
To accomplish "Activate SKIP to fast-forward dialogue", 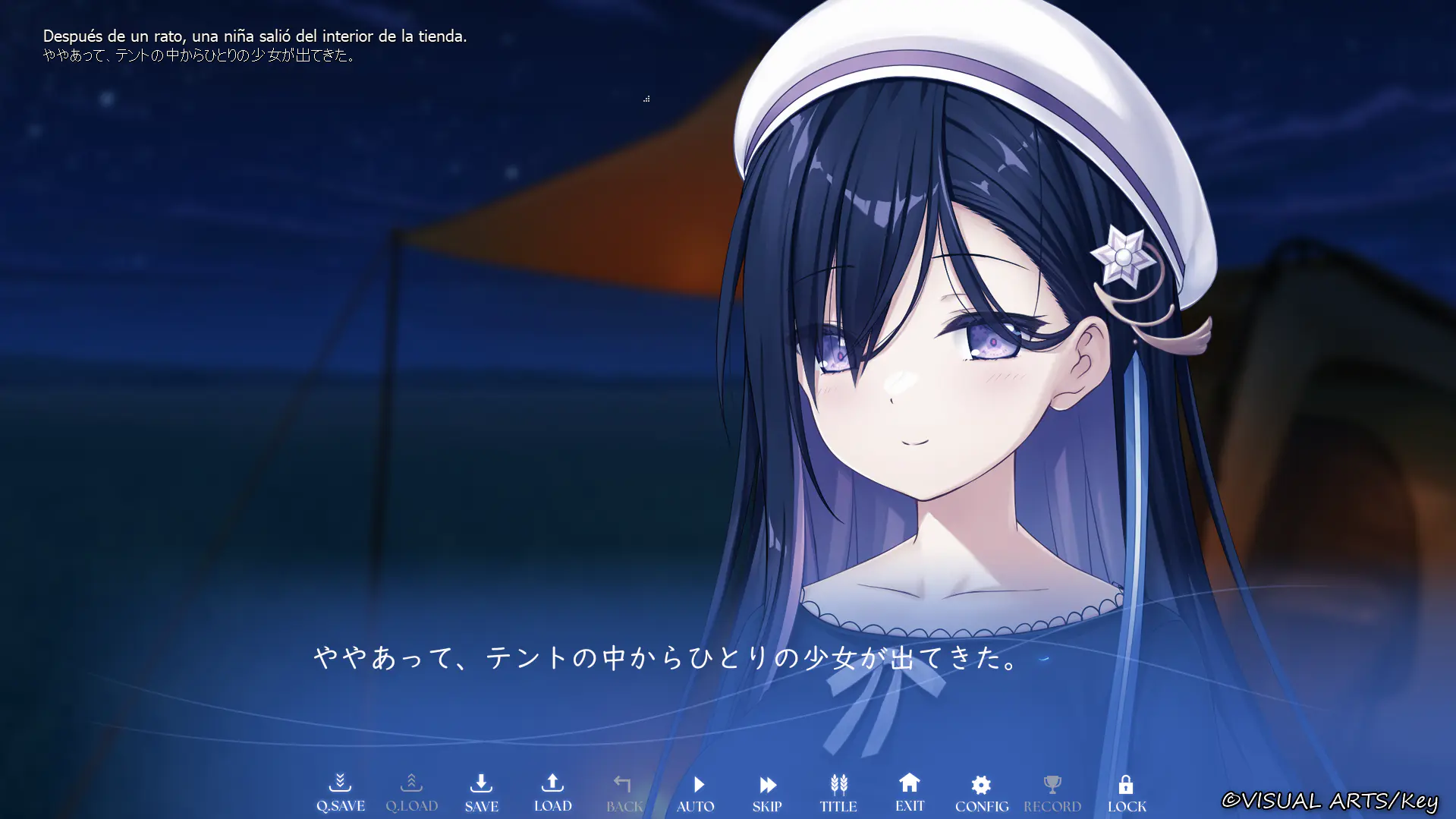I will tap(767, 792).
